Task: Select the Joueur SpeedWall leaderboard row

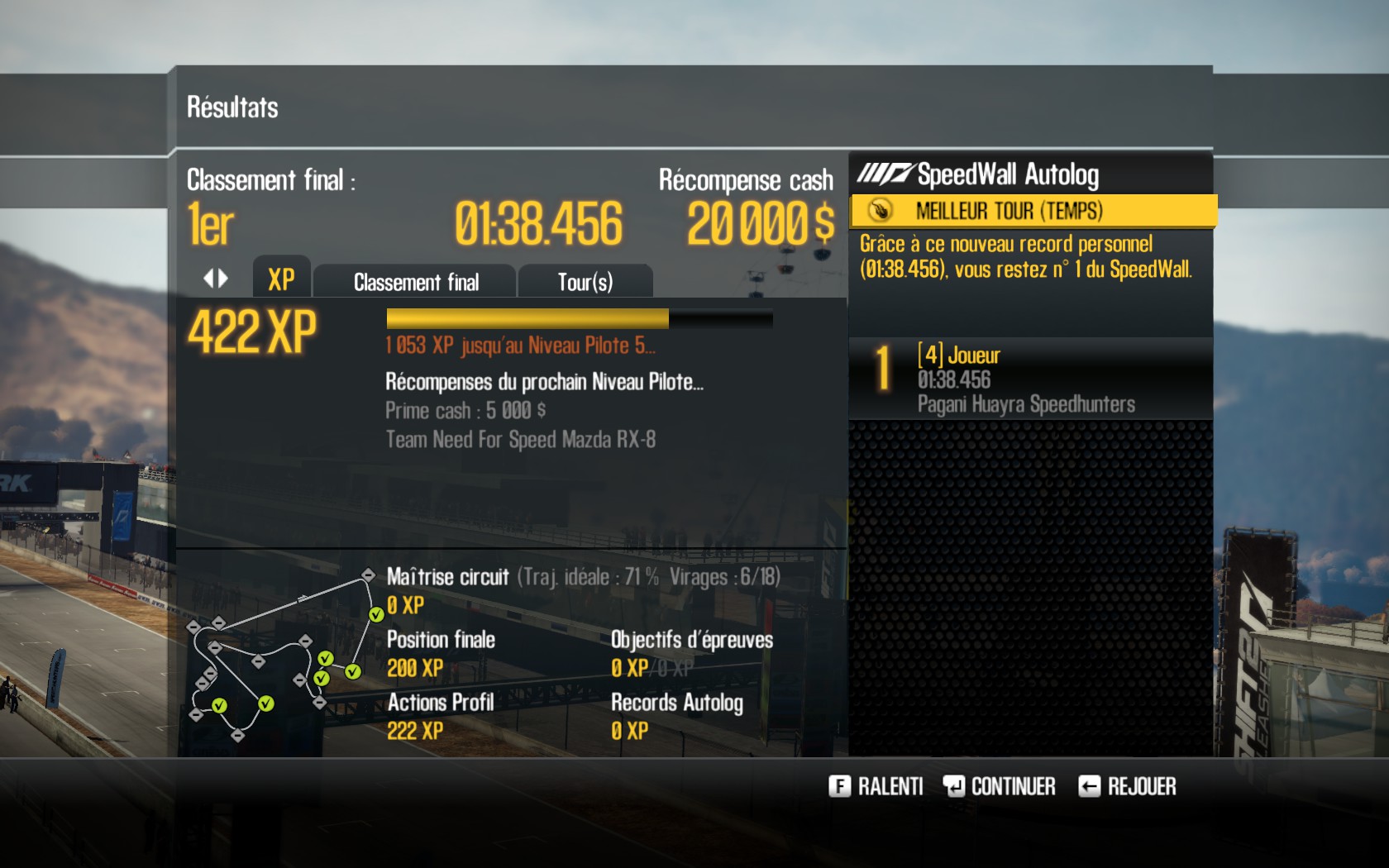Action: tap(1030, 379)
